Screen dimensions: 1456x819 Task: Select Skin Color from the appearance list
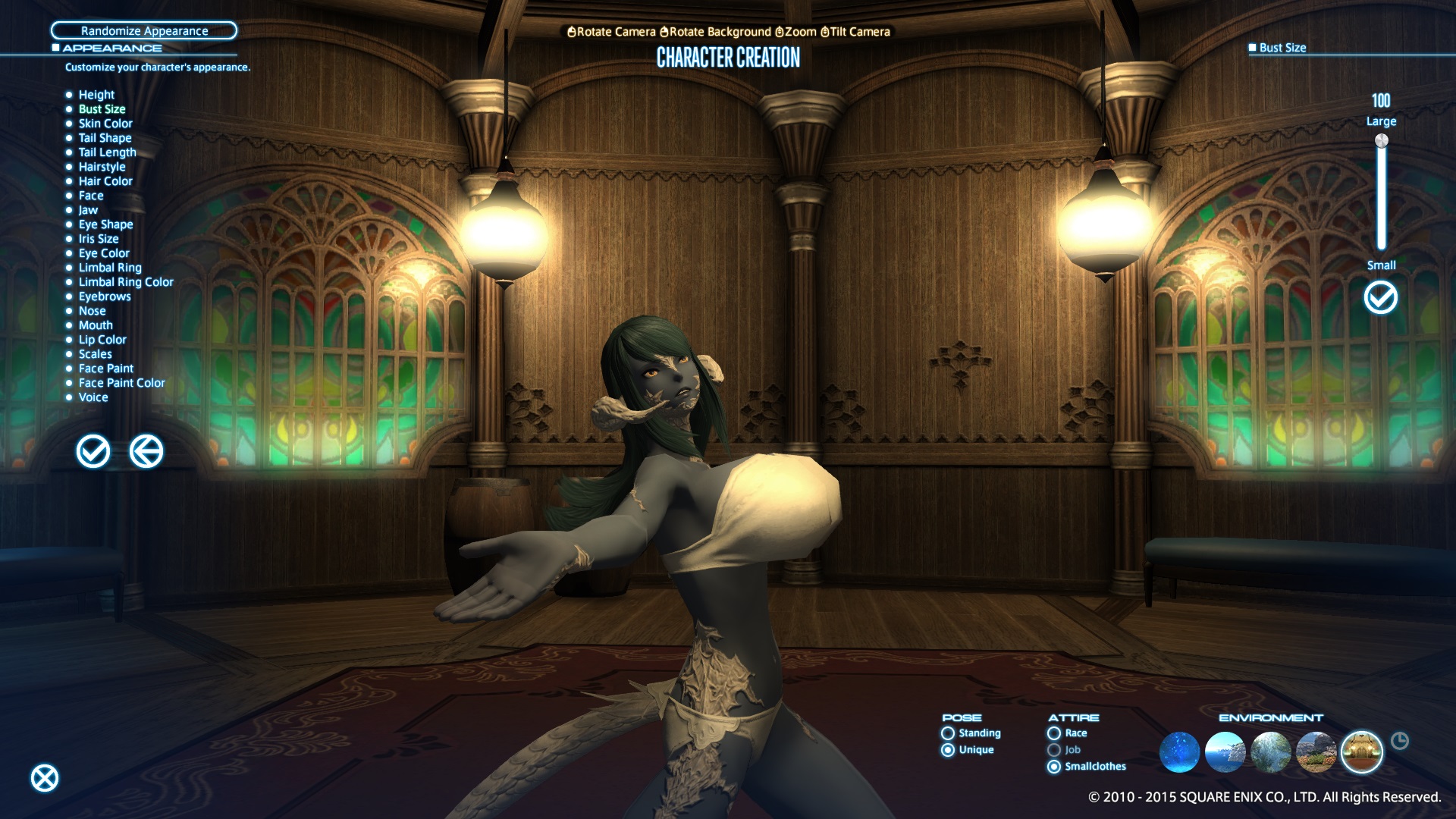click(x=105, y=124)
